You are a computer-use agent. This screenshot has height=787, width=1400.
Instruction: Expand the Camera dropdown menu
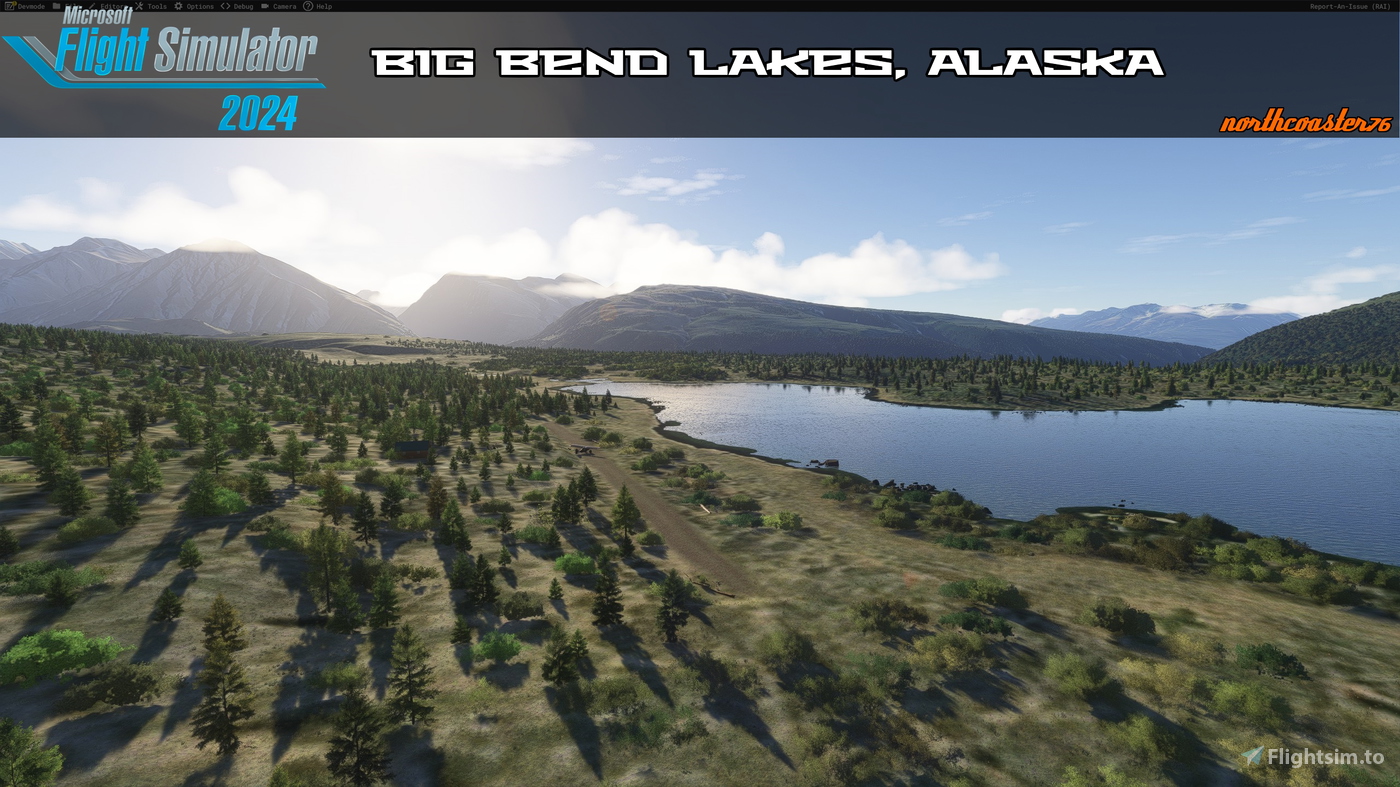click(283, 6)
